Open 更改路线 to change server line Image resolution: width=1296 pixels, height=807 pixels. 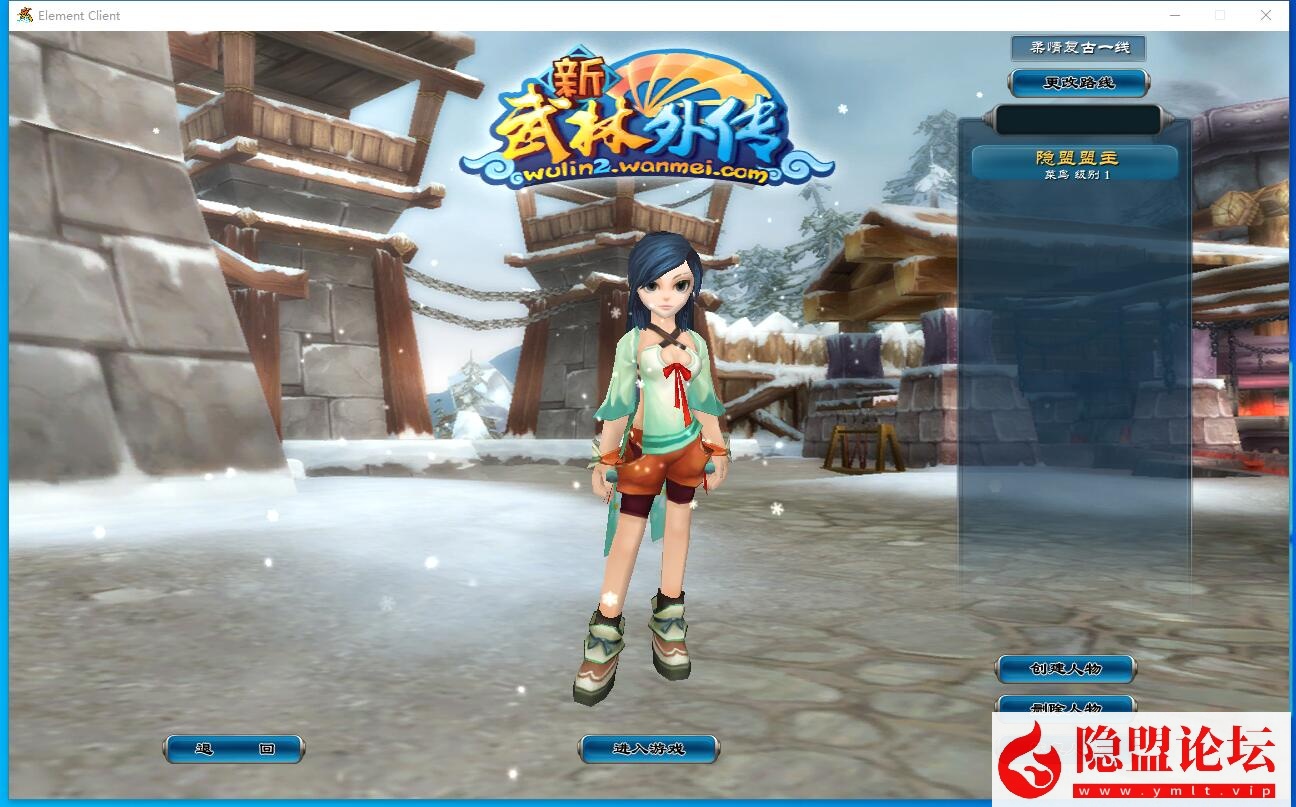[x=1078, y=83]
